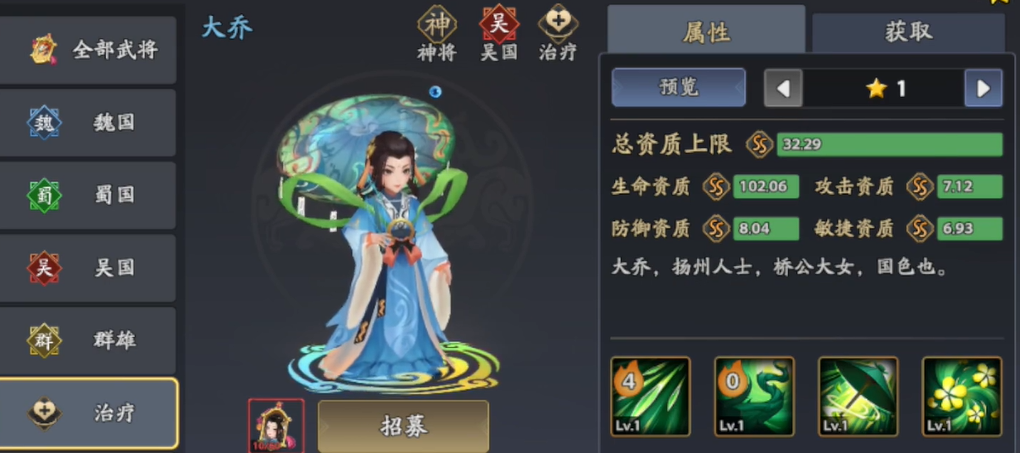Click the 招募 recruit button

pos(403,426)
